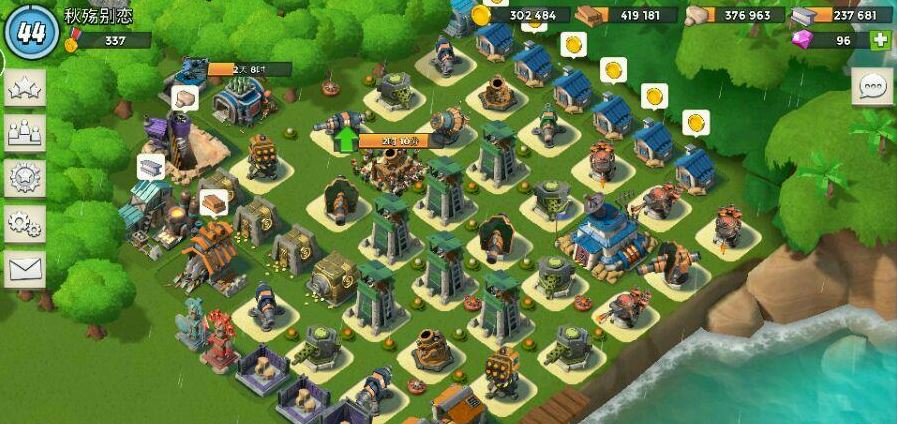The image size is (897, 424).
Task: Collect the iron resource bubble
Action: click(150, 167)
